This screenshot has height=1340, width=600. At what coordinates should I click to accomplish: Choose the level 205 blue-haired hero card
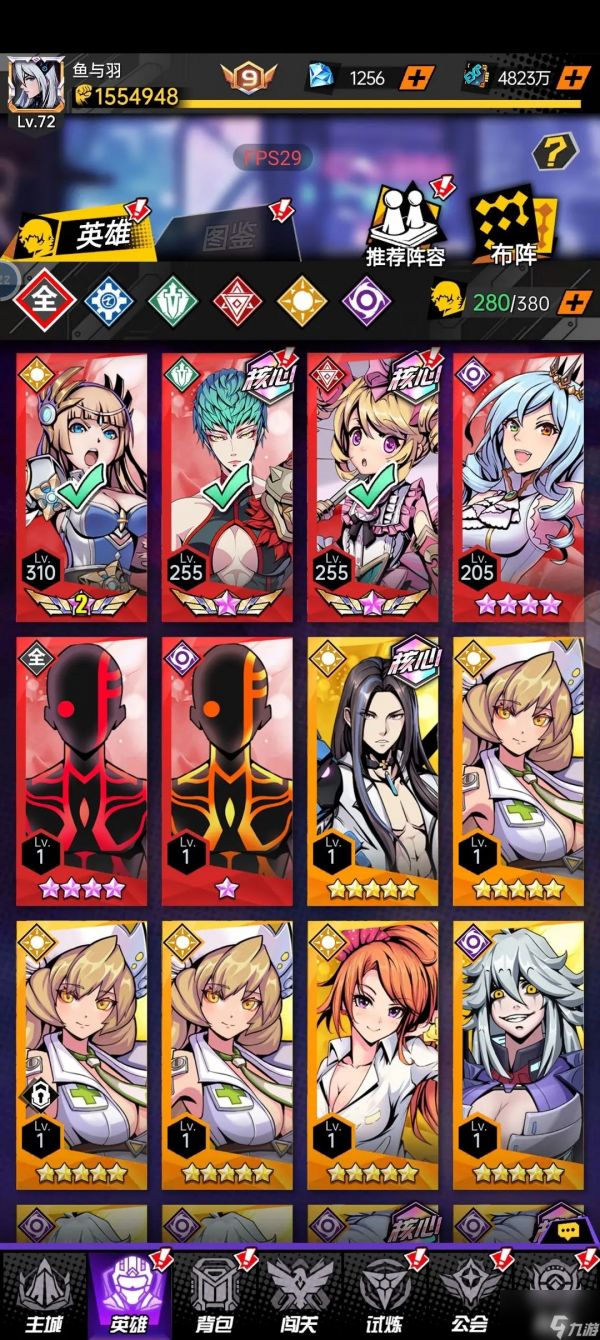[518, 487]
